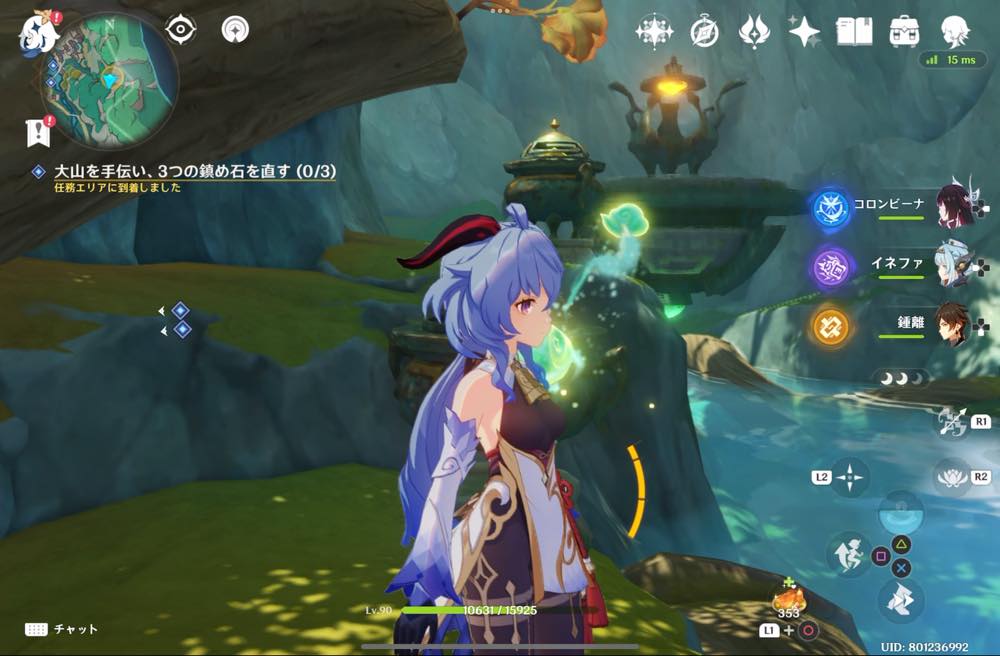Screen dimensions: 1000x656
Task: Fire the bow and arrow attack button
Action: tap(949, 421)
